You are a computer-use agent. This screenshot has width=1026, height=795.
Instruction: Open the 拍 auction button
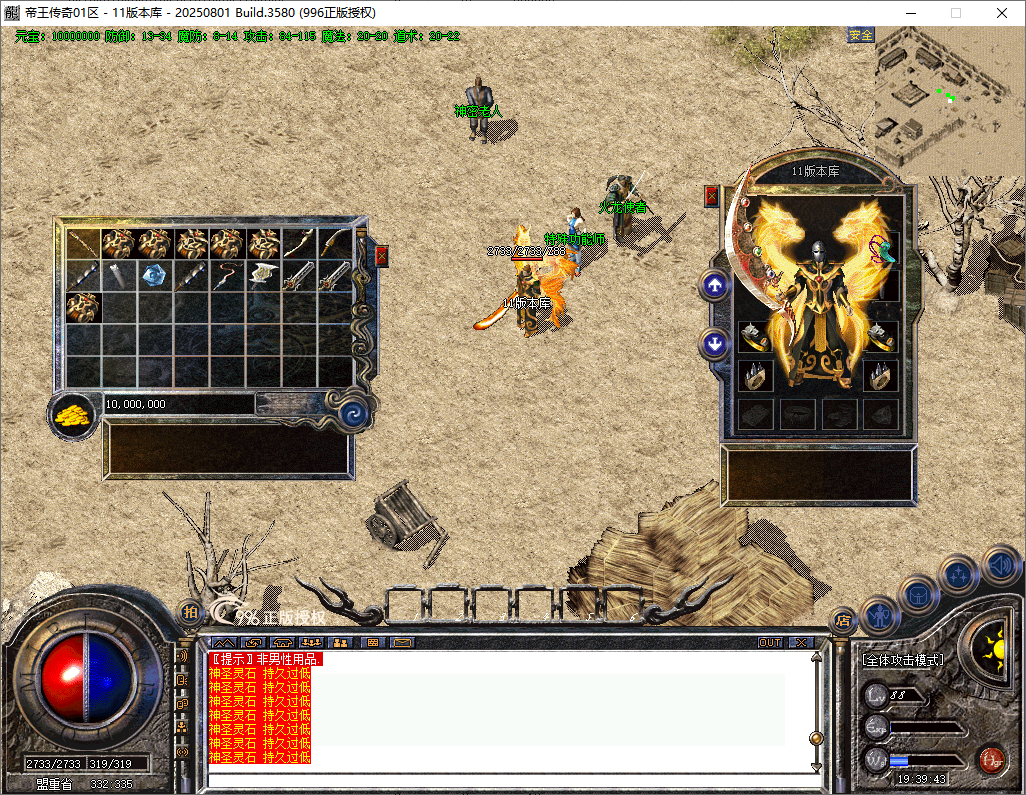[x=191, y=612]
